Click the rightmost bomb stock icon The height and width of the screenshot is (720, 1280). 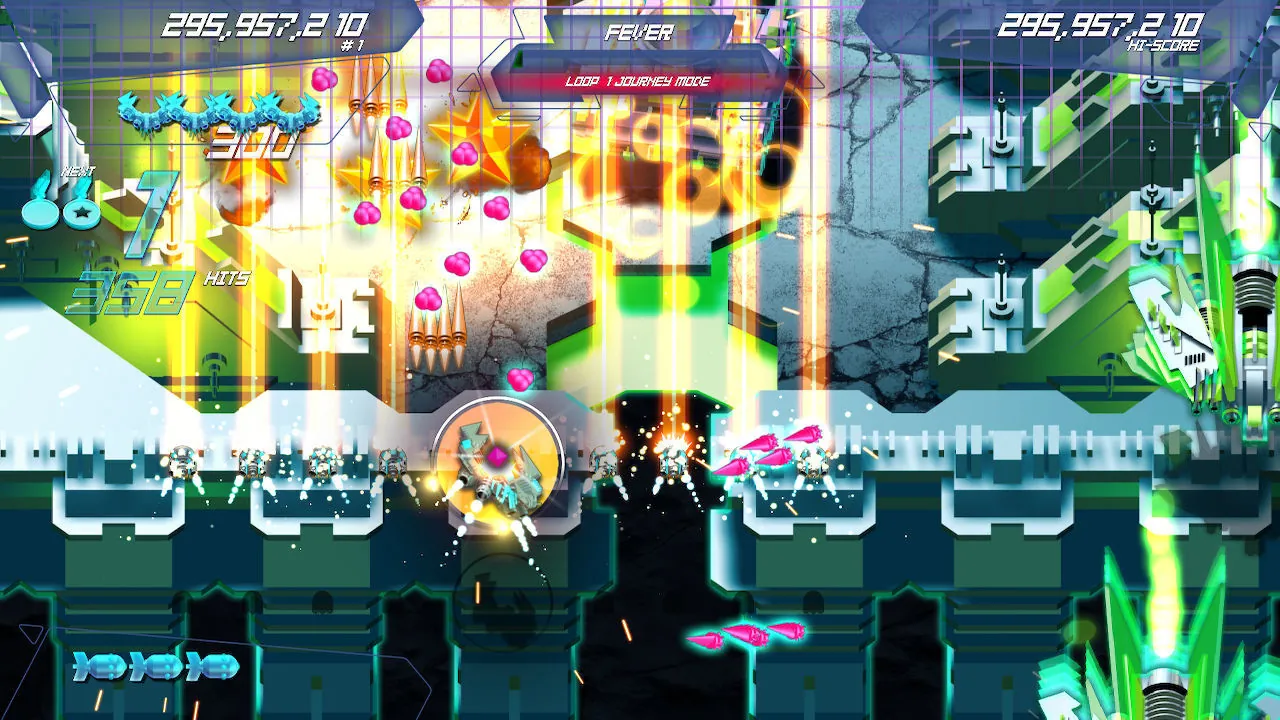pyautogui.click(x=212, y=664)
